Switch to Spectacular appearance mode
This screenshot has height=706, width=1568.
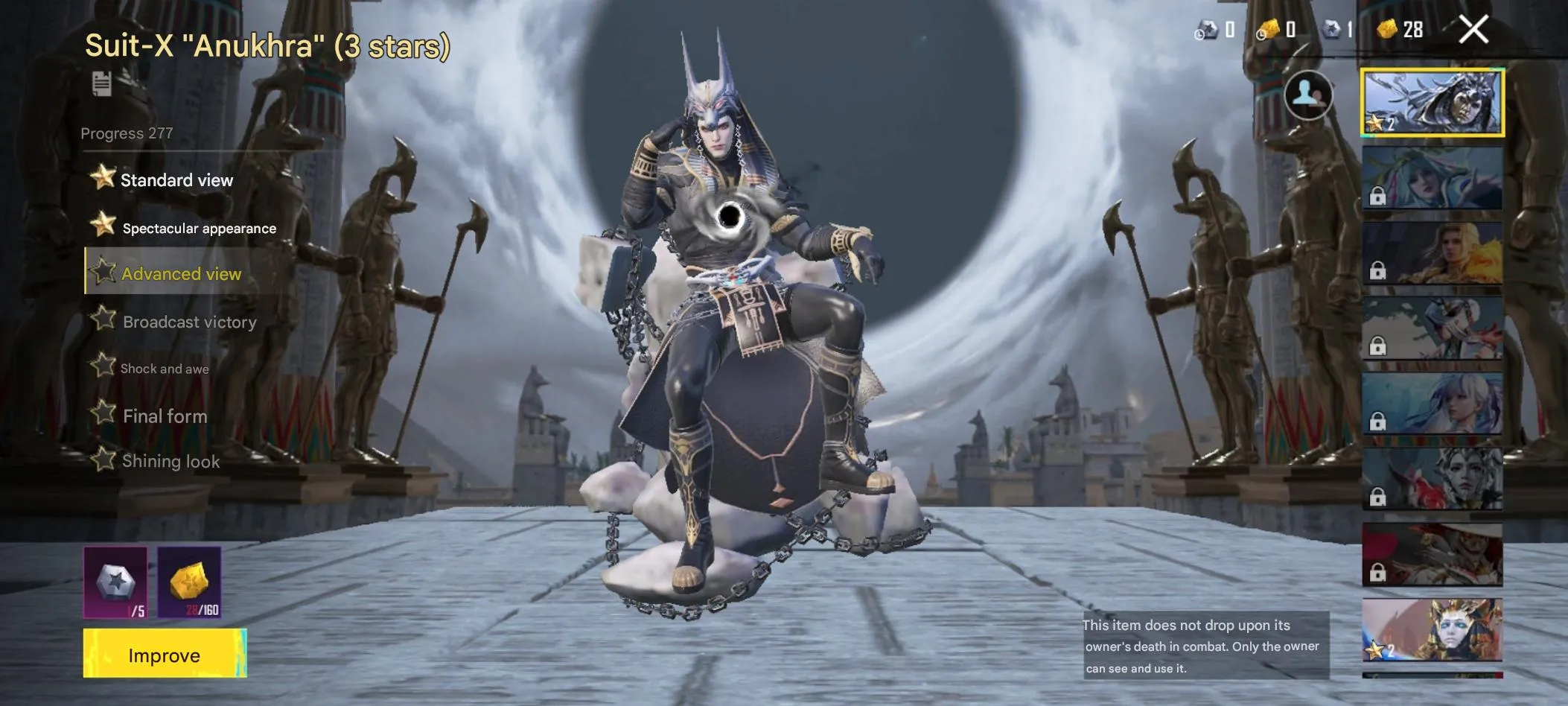(x=200, y=228)
